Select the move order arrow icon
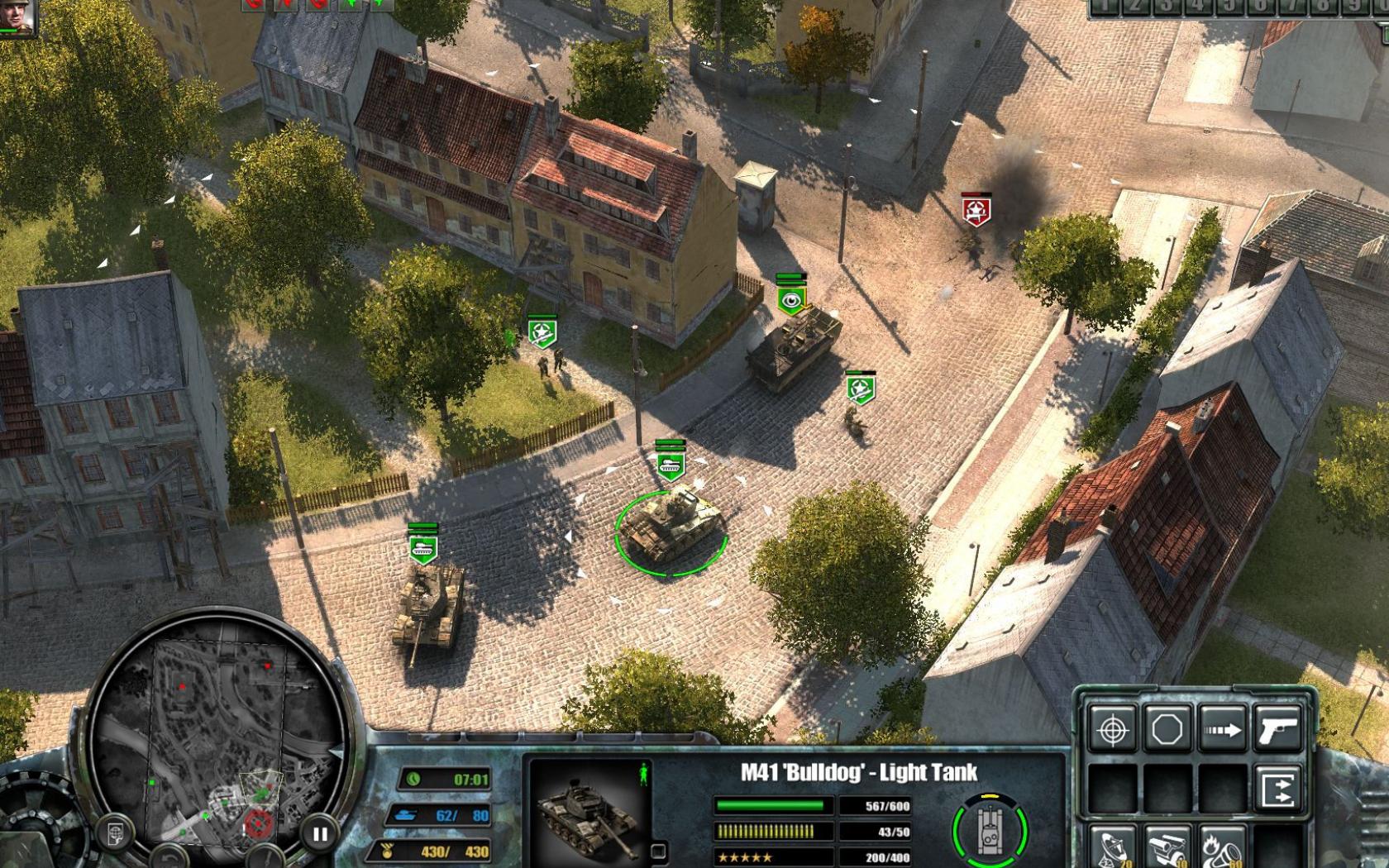The height and width of the screenshot is (868, 1389). click(x=1222, y=729)
